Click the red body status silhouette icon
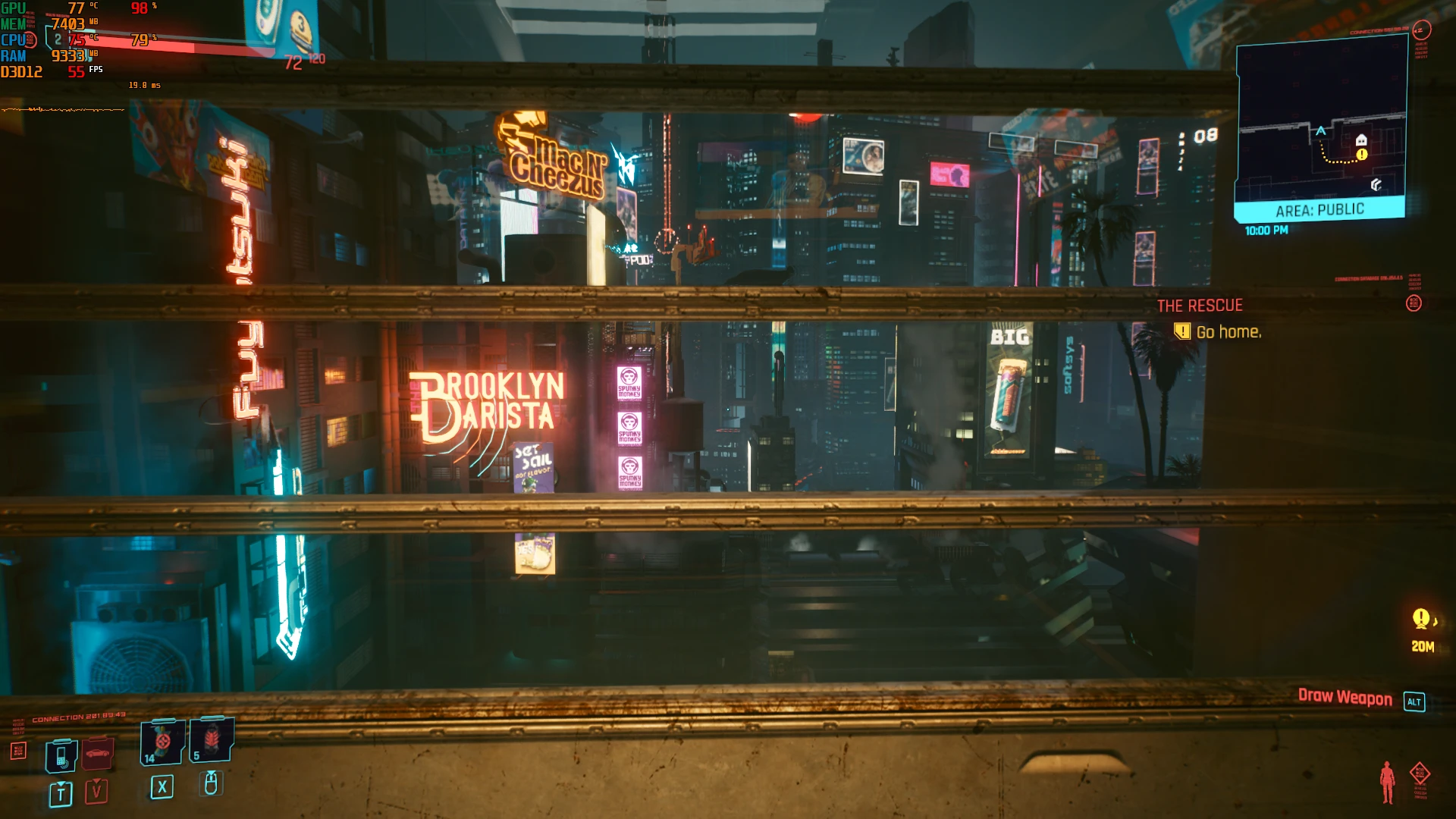This screenshot has width=1456, height=819. [1388, 781]
